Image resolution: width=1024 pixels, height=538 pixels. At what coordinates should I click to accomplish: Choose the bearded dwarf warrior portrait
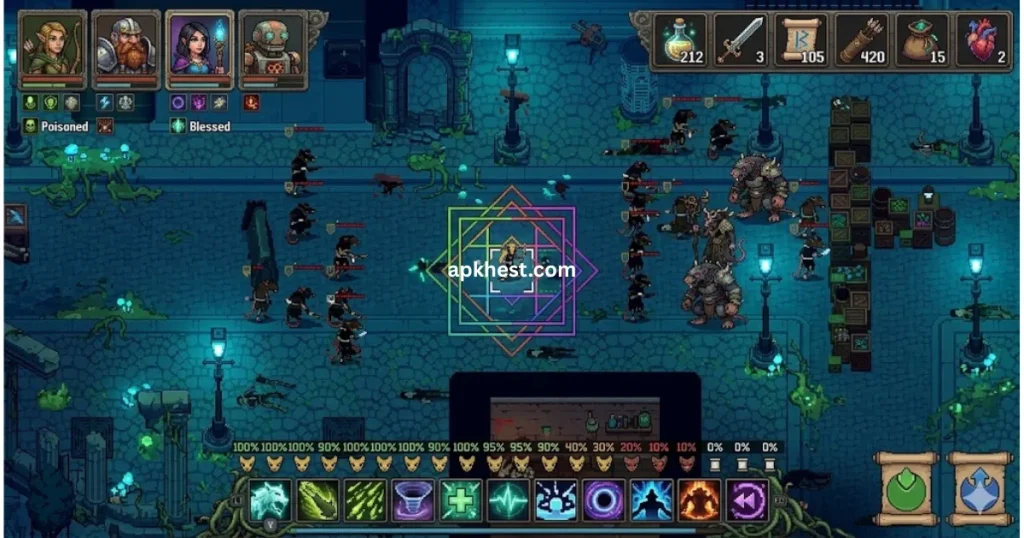point(127,47)
